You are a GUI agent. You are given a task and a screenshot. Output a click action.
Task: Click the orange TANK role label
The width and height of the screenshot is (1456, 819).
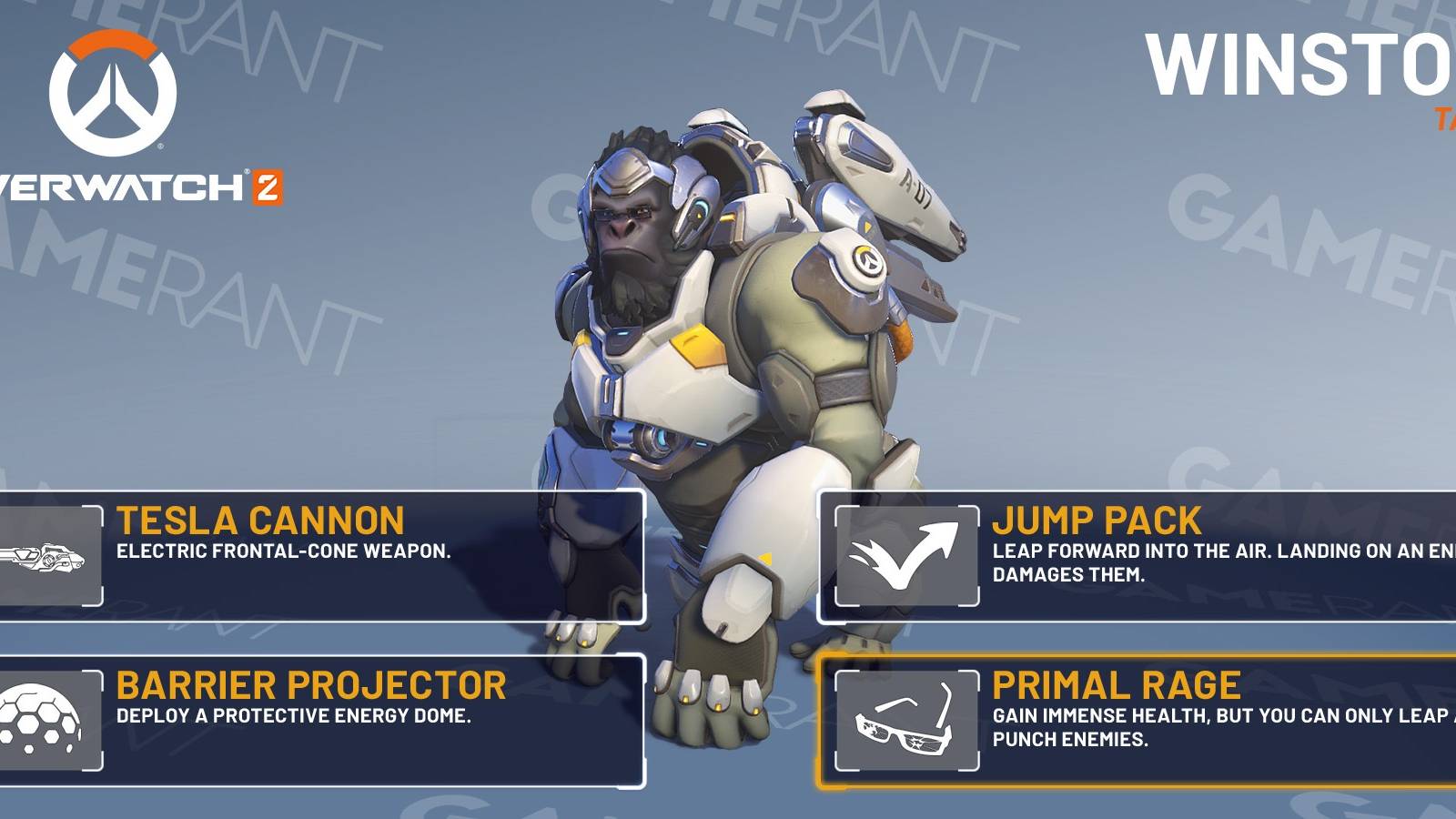pyautogui.click(x=1445, y=118)
